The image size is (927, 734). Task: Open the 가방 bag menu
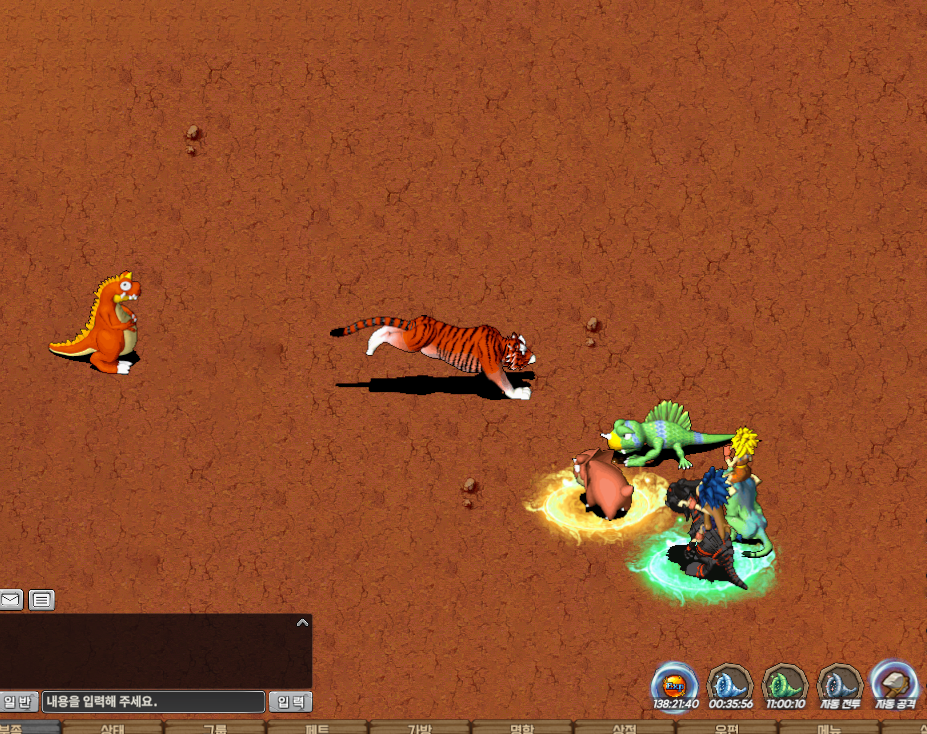click(x=419, y=728)
